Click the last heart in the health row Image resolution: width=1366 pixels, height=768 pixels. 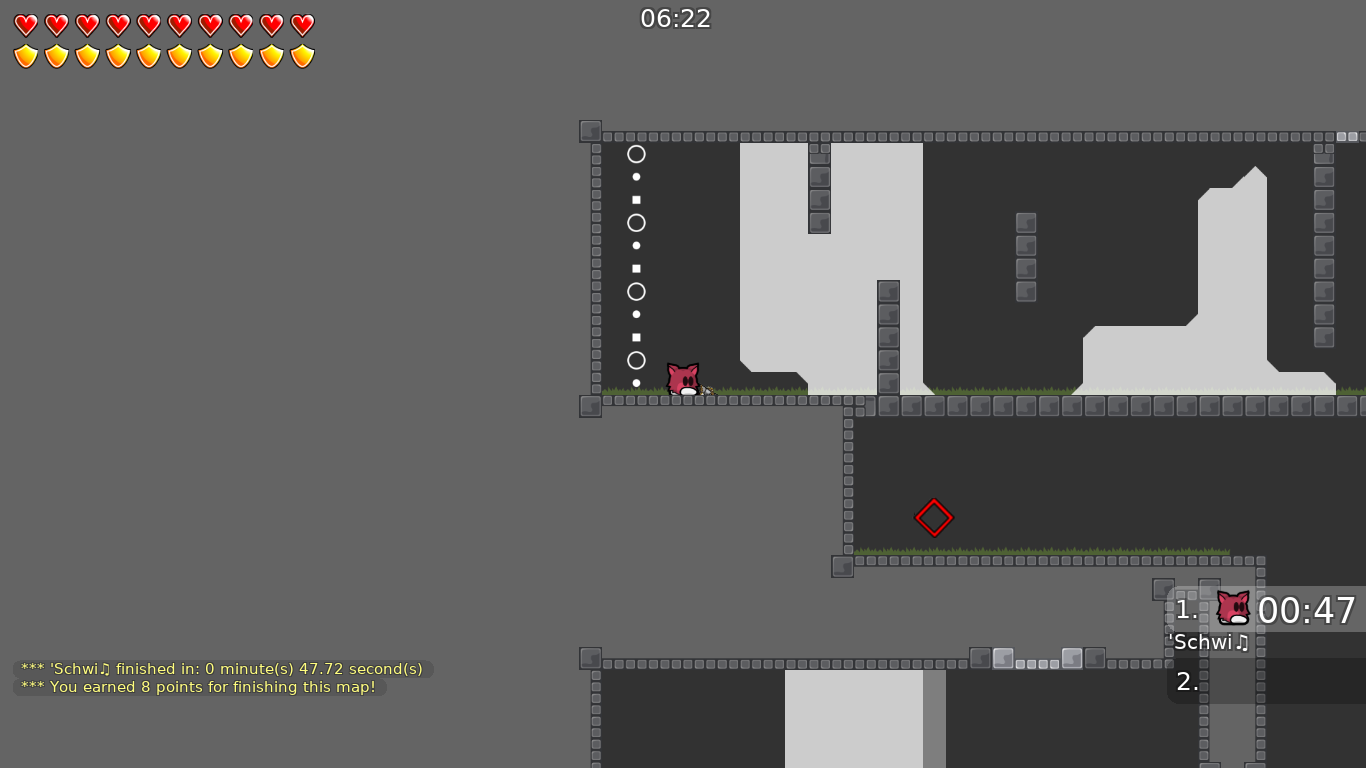coord(301,25)
